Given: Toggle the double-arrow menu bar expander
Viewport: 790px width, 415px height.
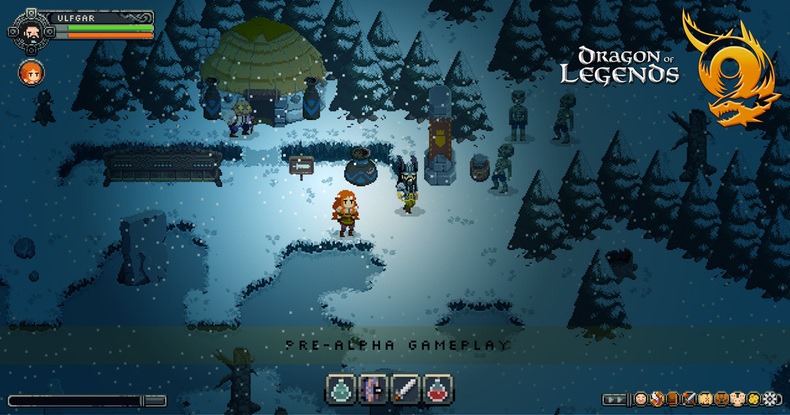Looking at the screenshot, I should pos(616,399).
